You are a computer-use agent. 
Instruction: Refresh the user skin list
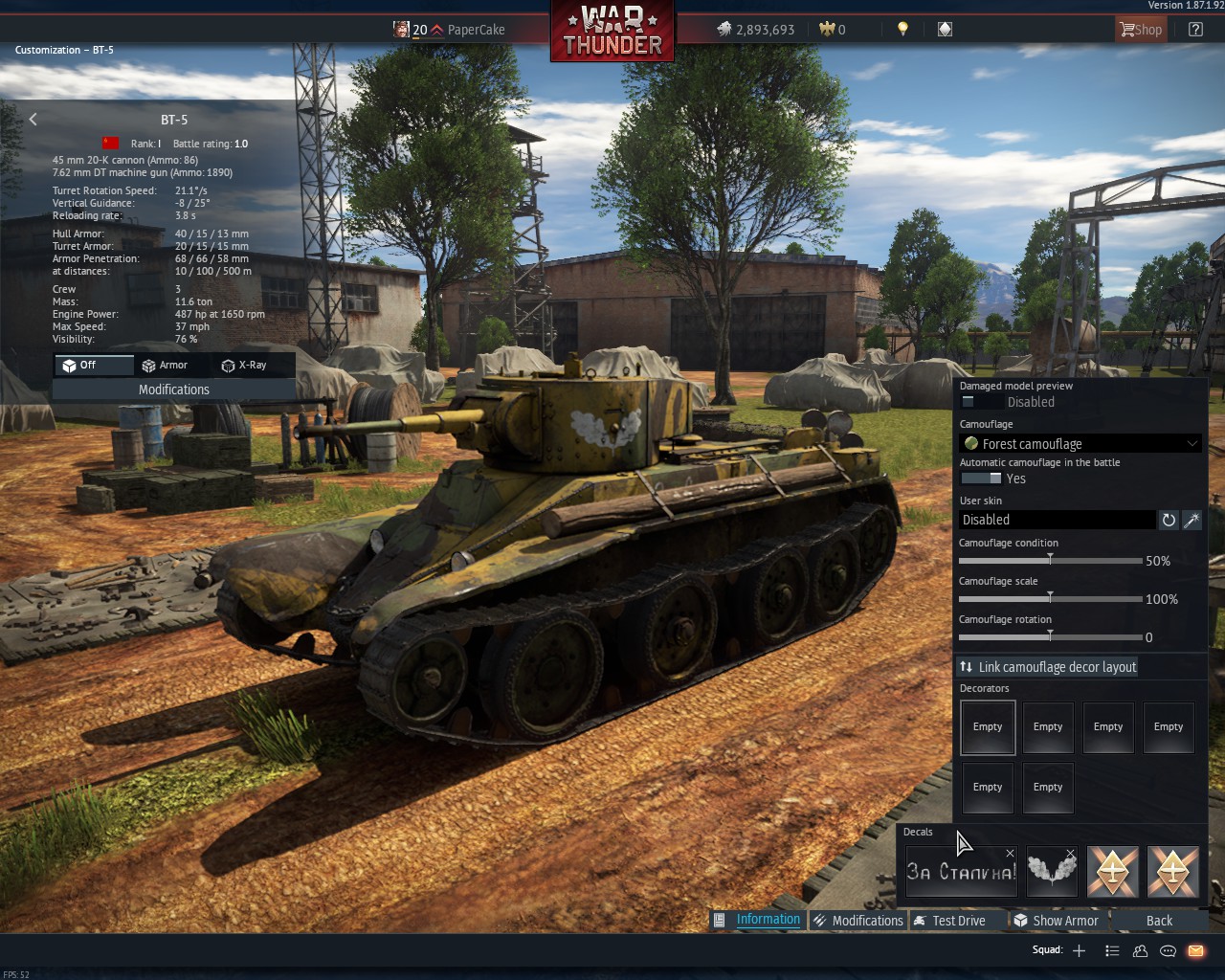(x=1169, y=520)
